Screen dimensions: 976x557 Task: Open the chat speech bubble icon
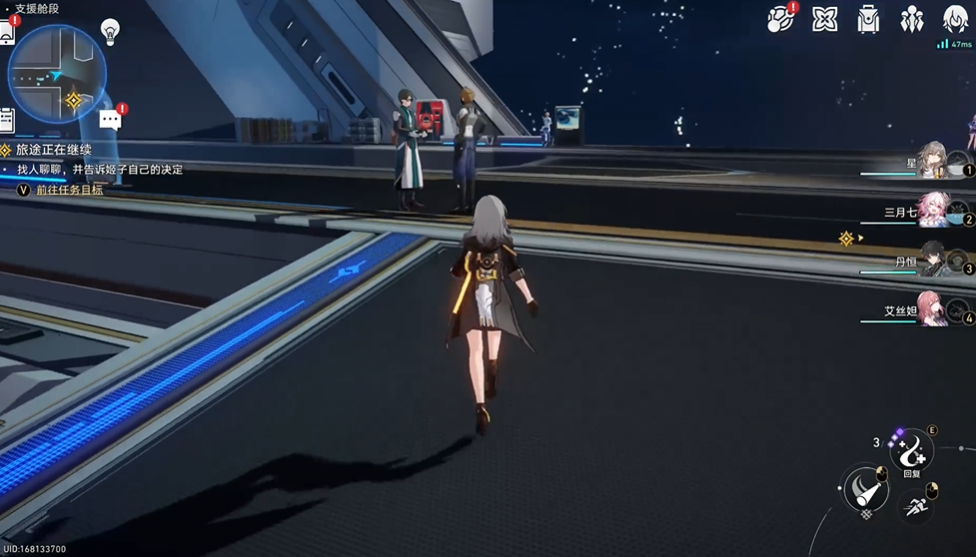pyautogui.click(x=110, y=120)
